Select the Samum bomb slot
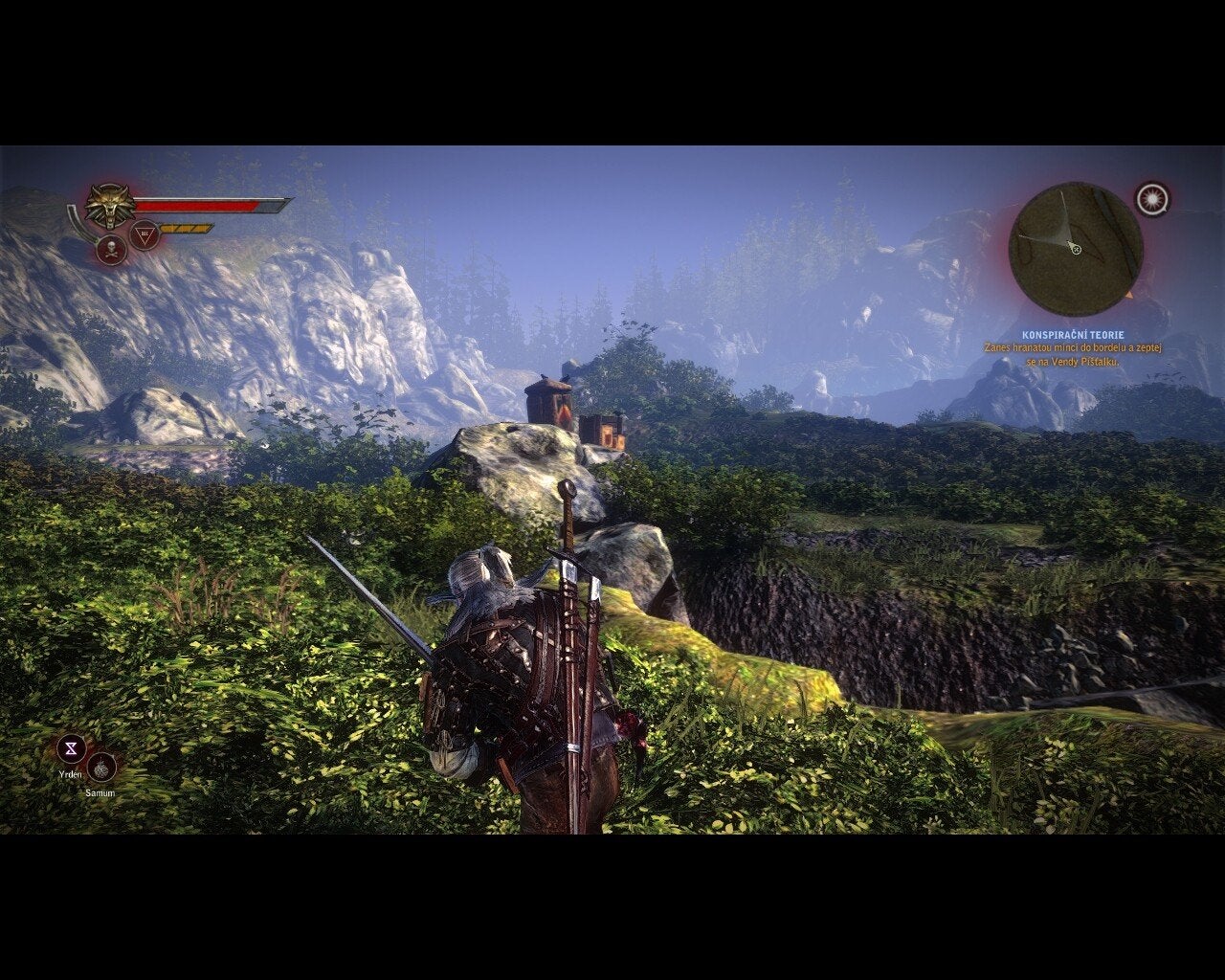Screen dimensions: 1225x980 pos(100,767)
